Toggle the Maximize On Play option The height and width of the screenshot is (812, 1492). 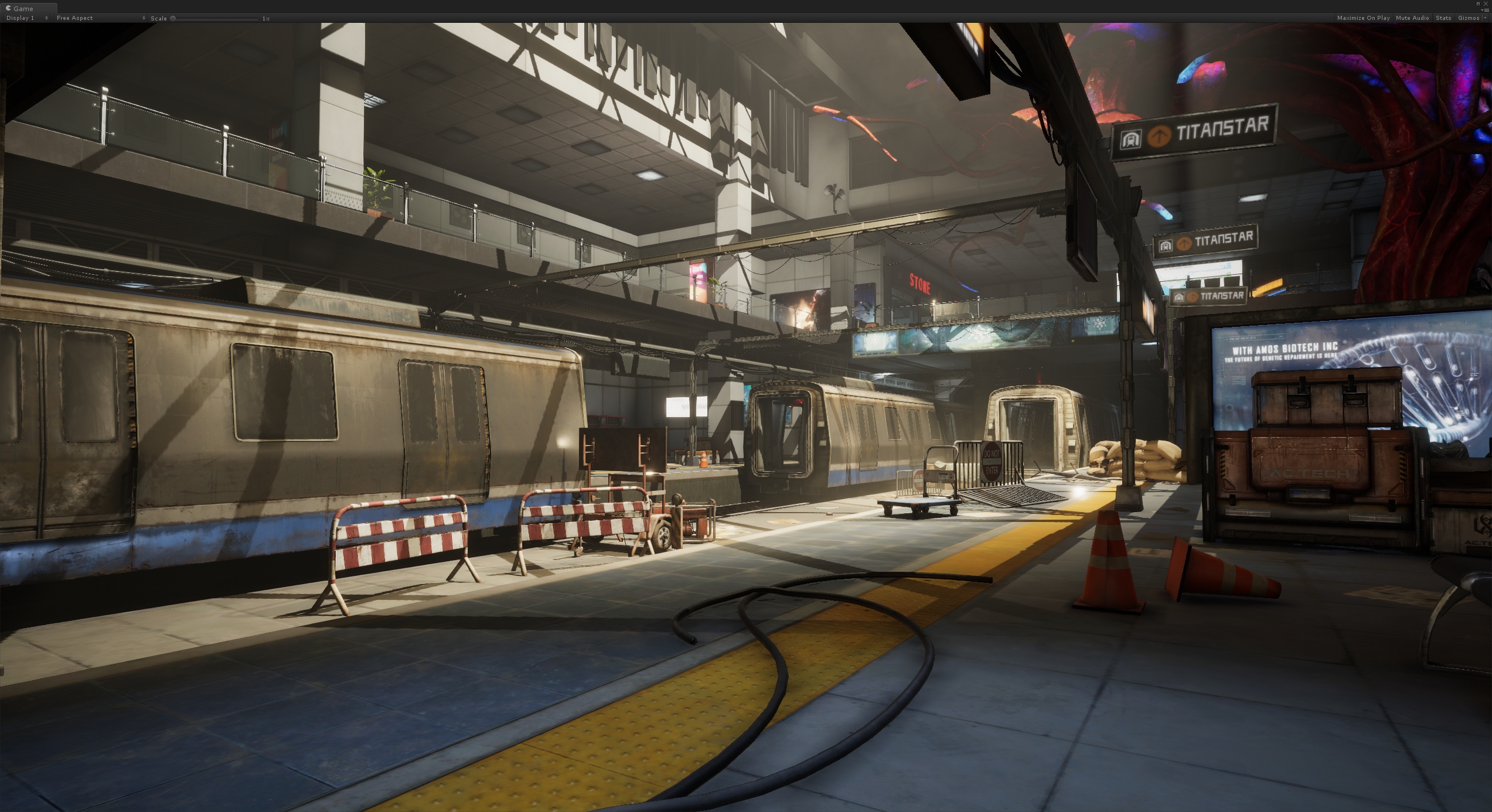click(x=1362, y=18)
